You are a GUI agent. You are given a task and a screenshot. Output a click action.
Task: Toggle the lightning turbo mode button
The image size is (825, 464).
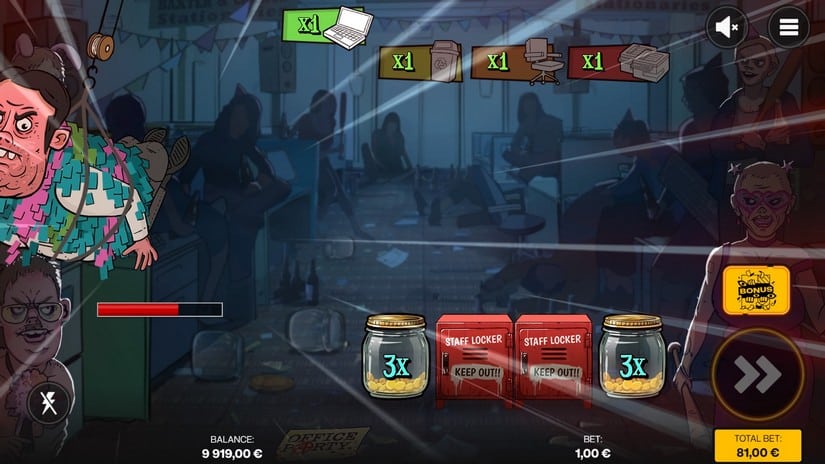click(47, 404)
